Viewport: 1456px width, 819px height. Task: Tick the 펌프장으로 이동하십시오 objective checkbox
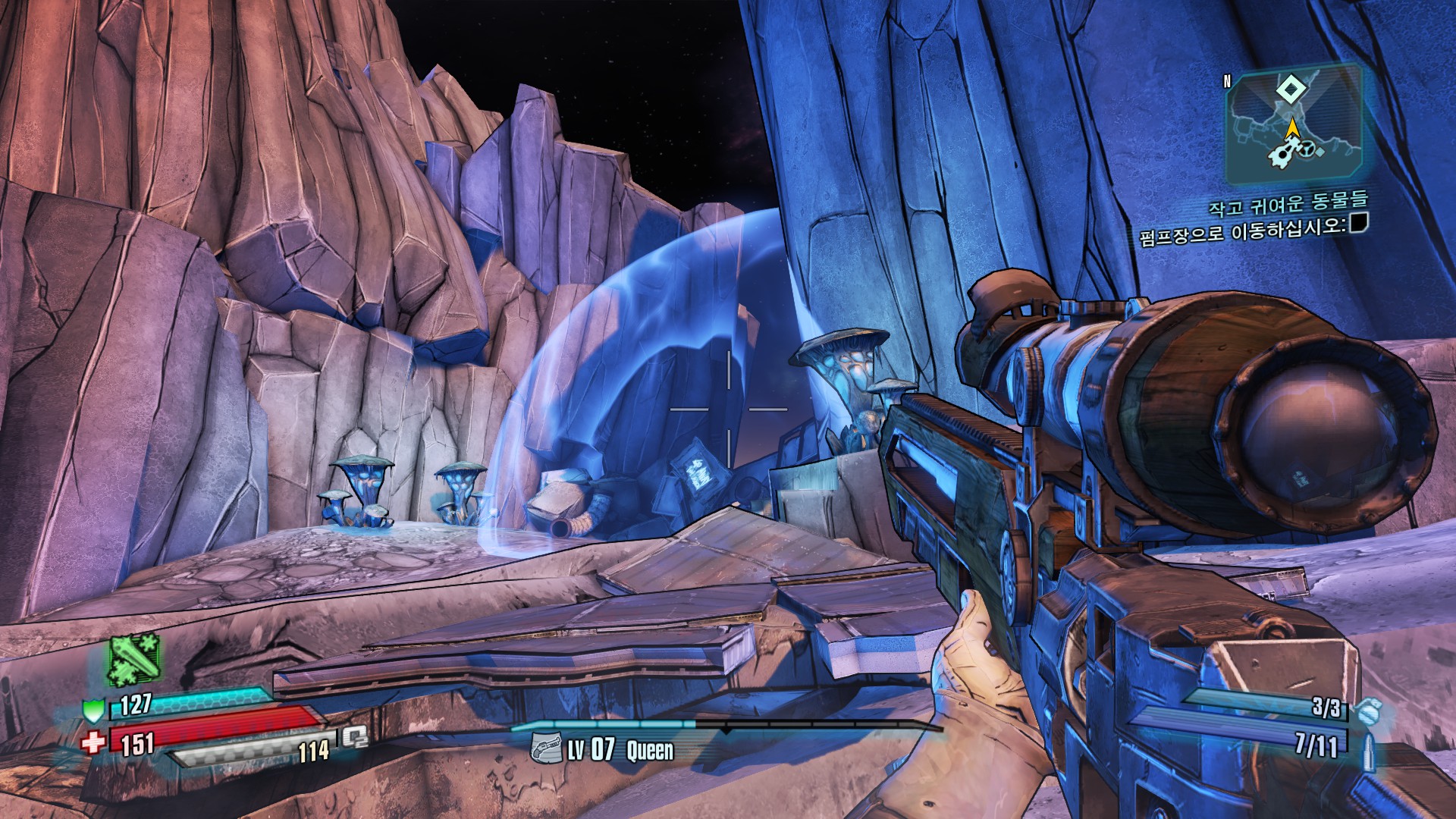(1359, 223)
